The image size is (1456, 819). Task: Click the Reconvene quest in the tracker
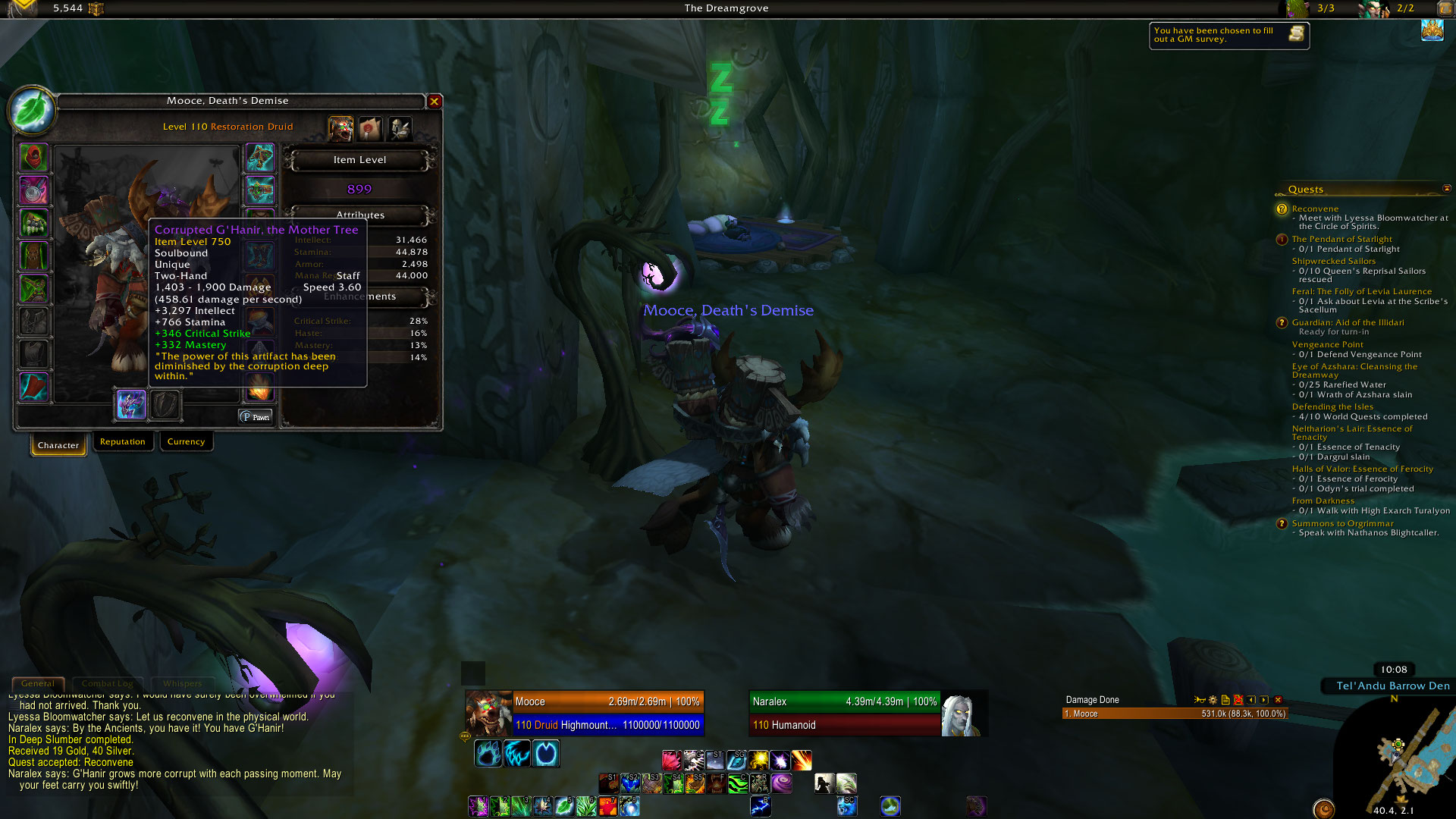(1315, 209)
